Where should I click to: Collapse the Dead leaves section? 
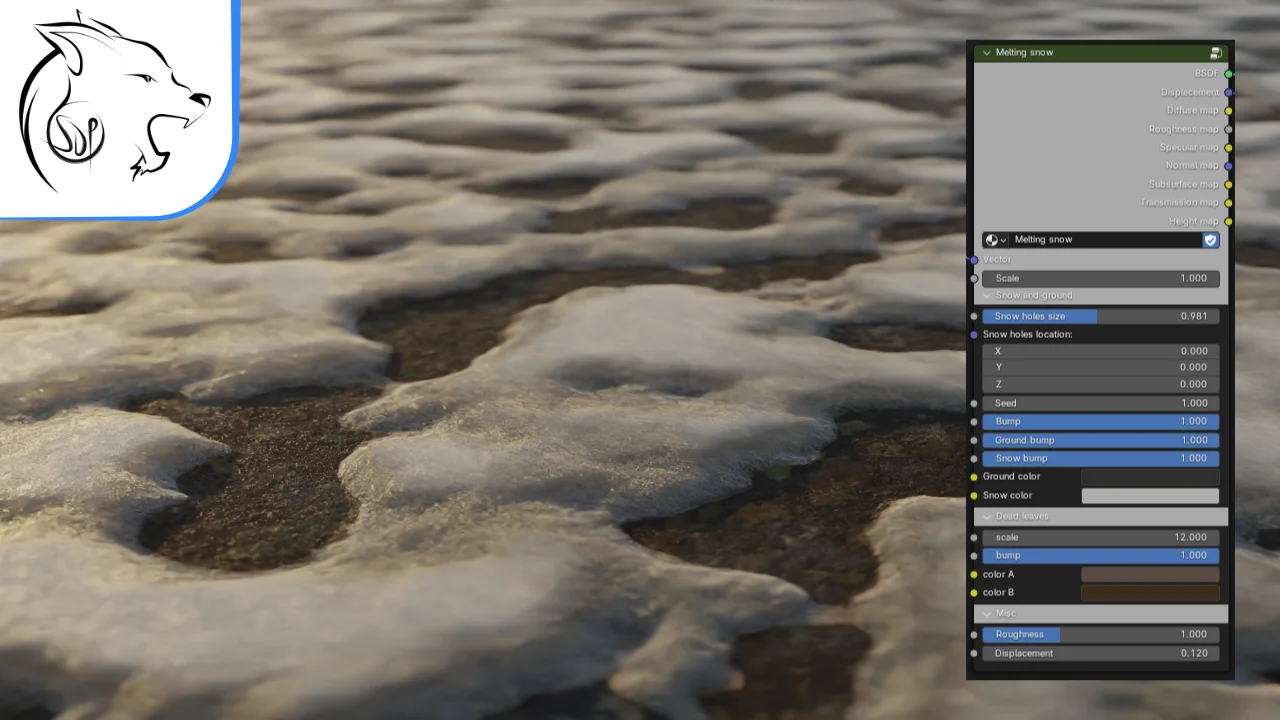(986, 516)
